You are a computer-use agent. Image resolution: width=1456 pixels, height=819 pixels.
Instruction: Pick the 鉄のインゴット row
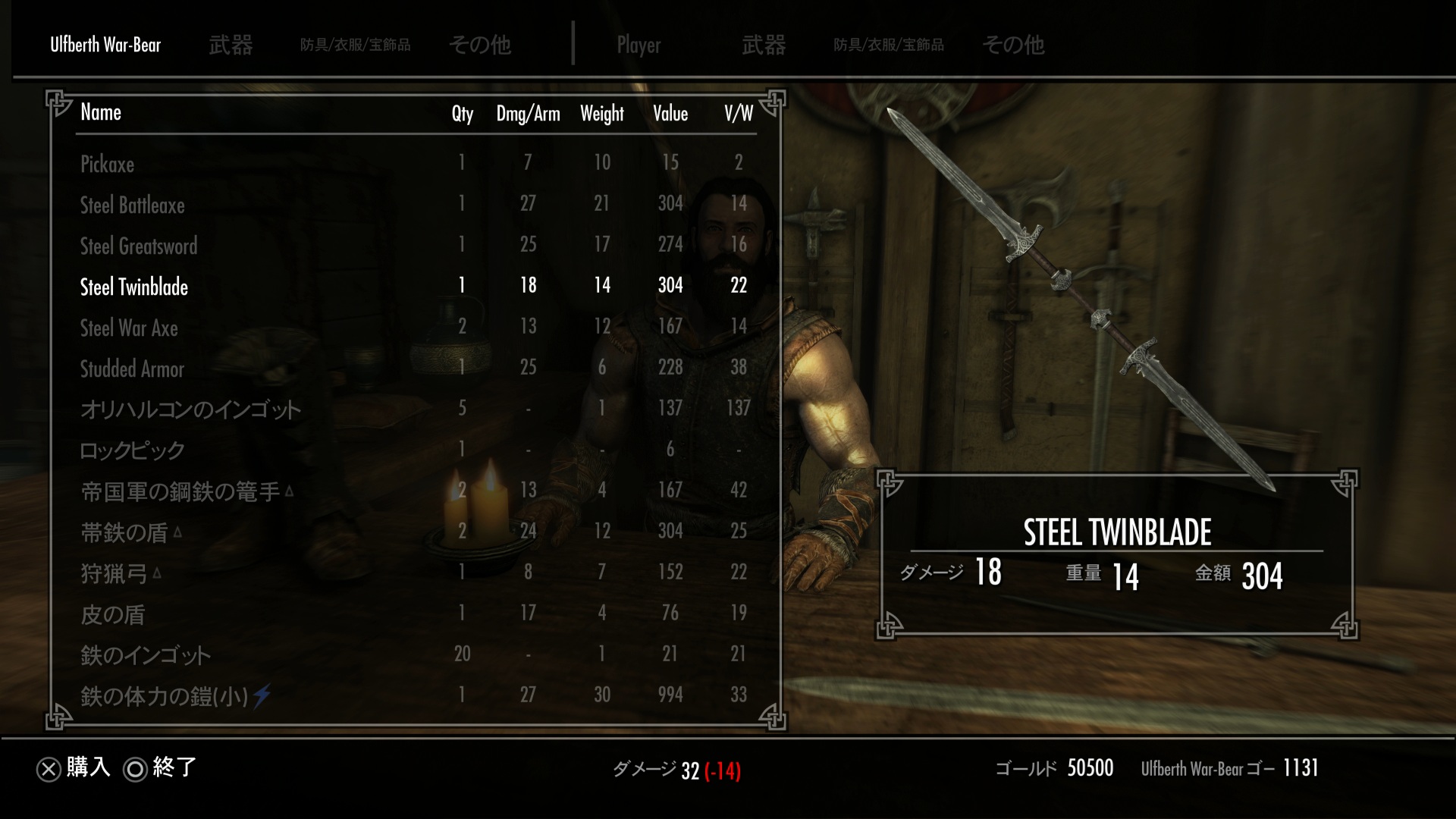pos(146,655)
